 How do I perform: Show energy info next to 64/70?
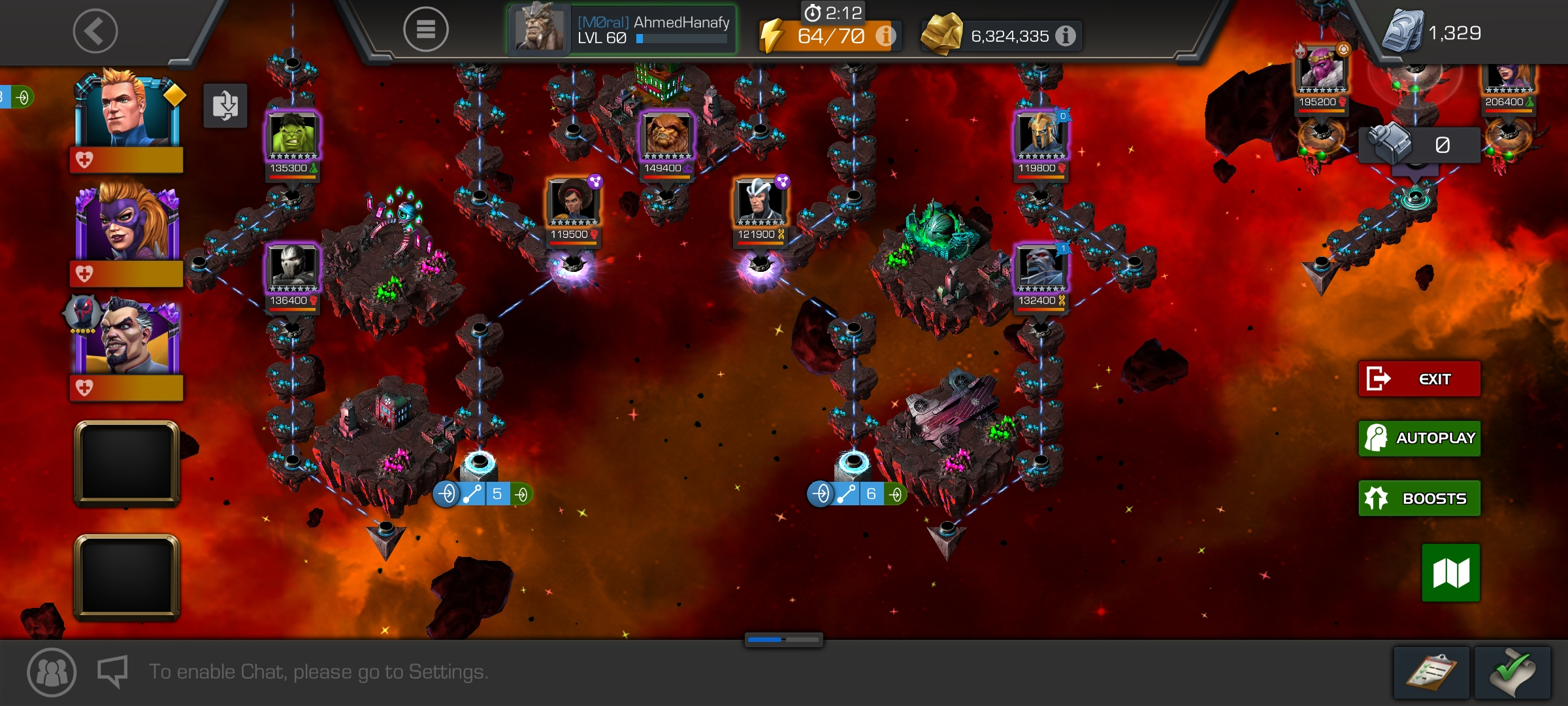point(885,36)
